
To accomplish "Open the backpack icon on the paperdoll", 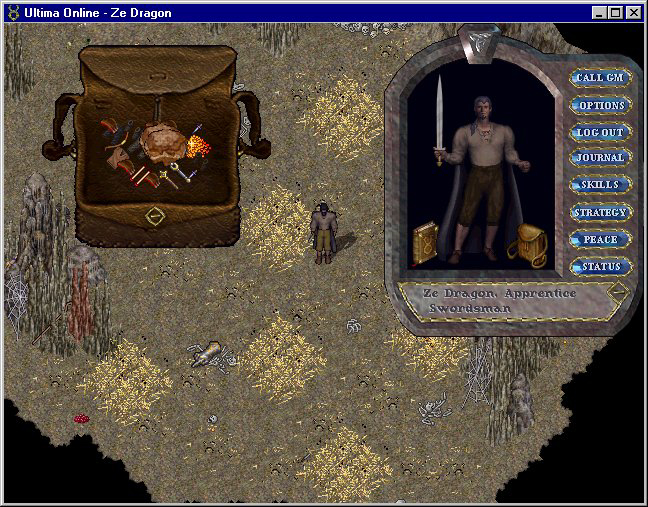I will tap(525, 246).
